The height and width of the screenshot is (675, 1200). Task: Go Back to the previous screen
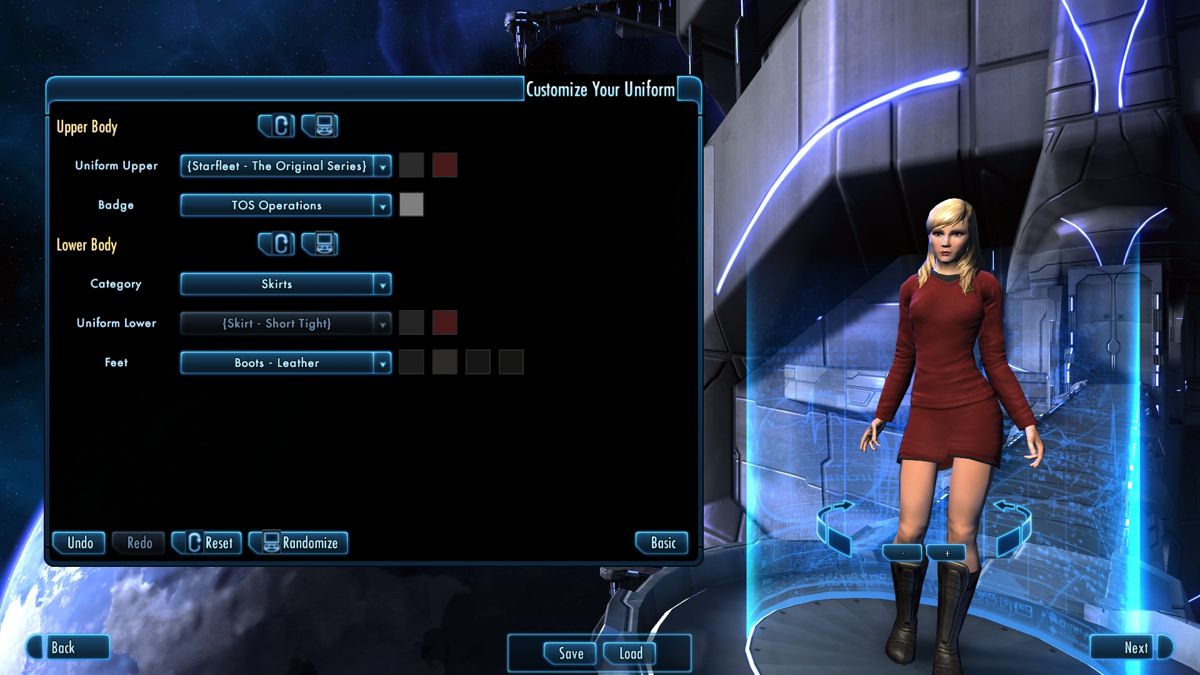67,648
